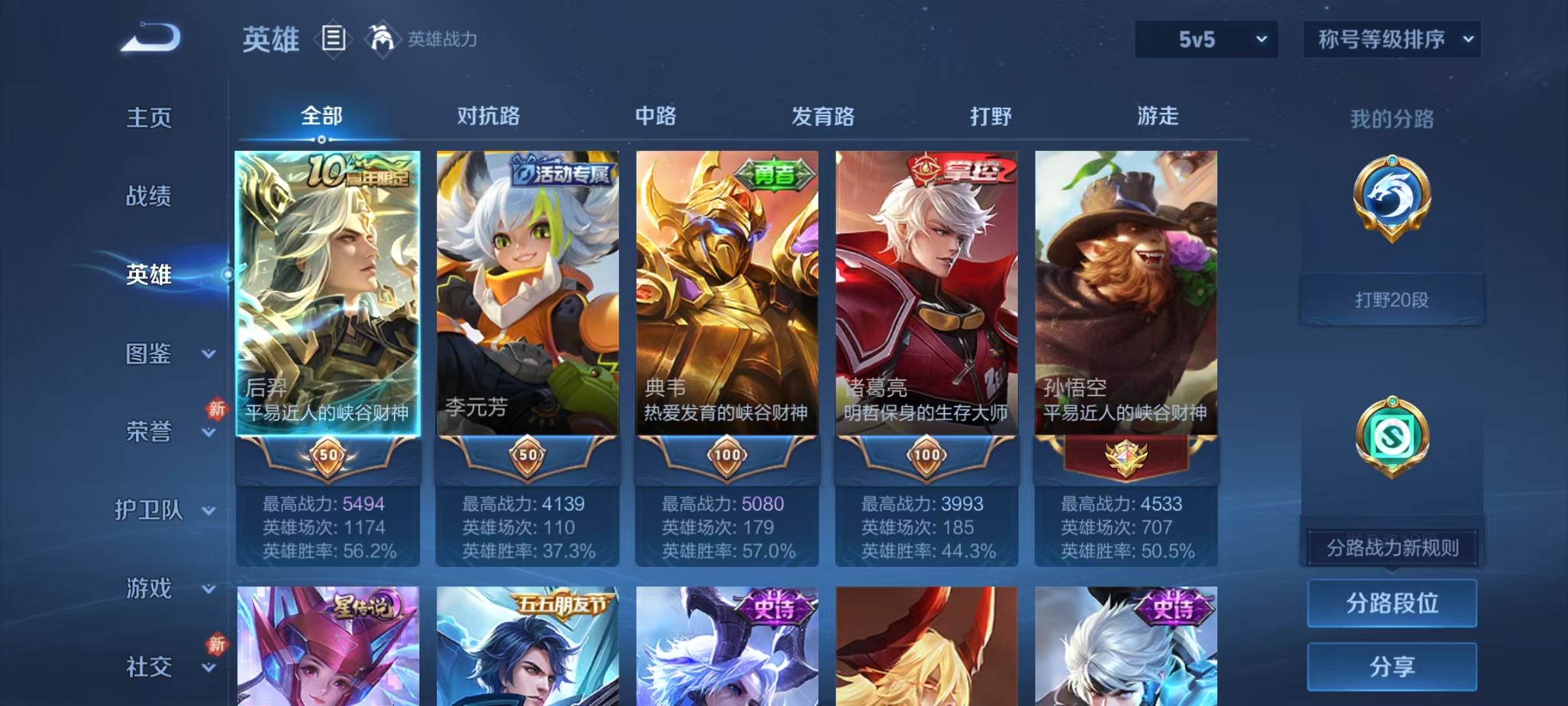
Task: Click the level 50 badge under 后羿
Action: [328, 456]
